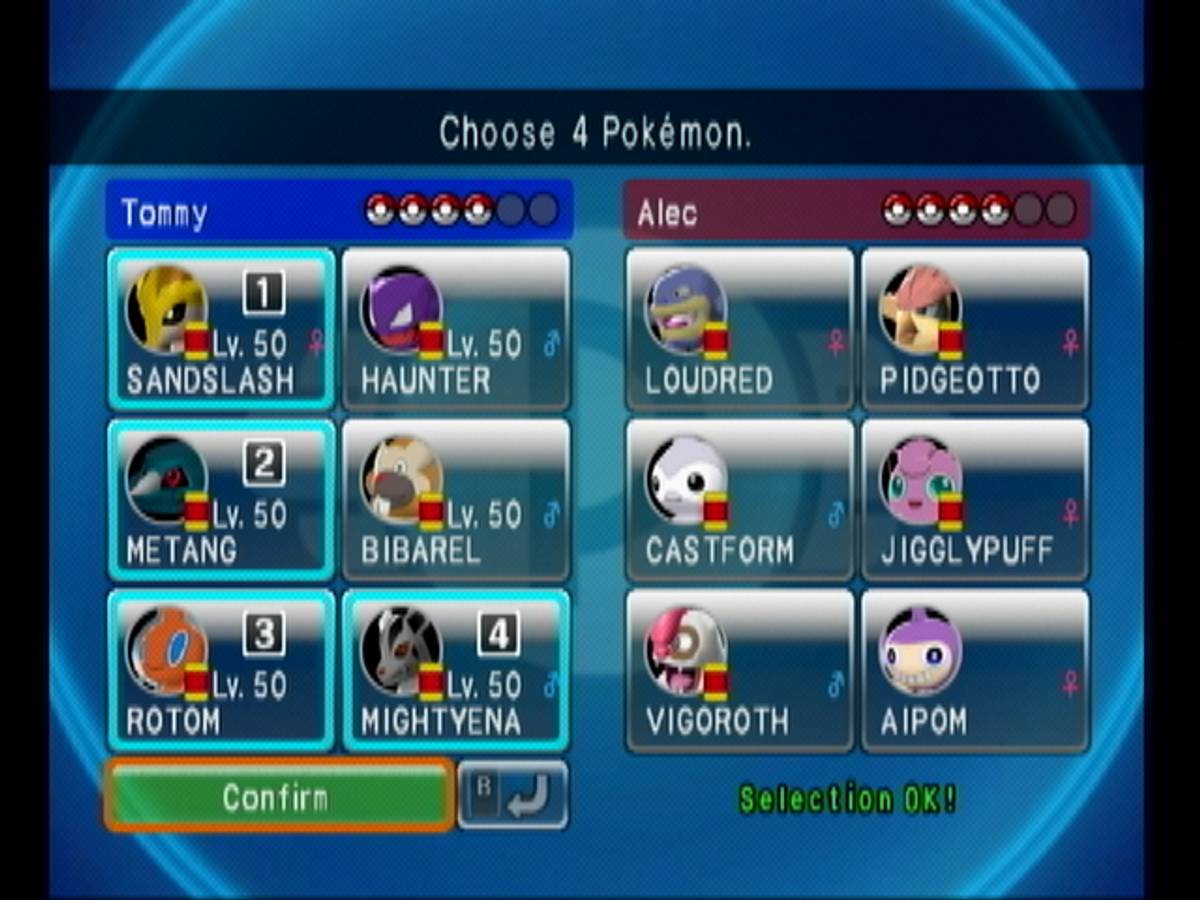The width and height of the screenshot is (1200, 900).
Task: Choose the Castform tile
Action: click(740, 500)
